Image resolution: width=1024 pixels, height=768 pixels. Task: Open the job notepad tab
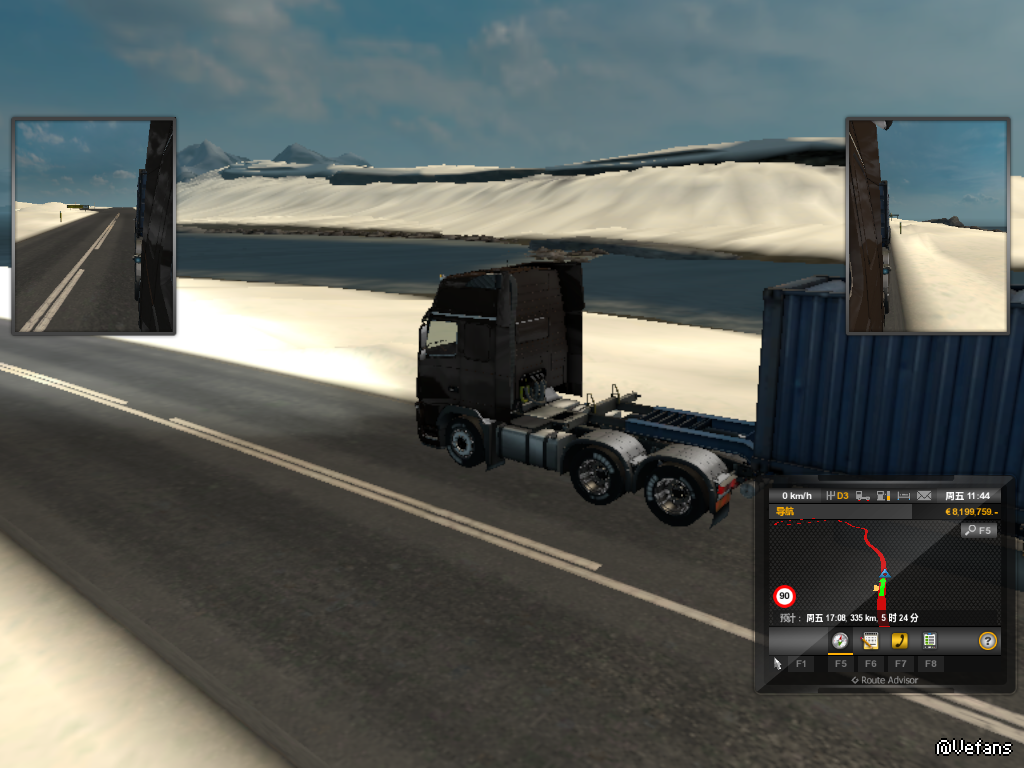(x=870, y=641)
